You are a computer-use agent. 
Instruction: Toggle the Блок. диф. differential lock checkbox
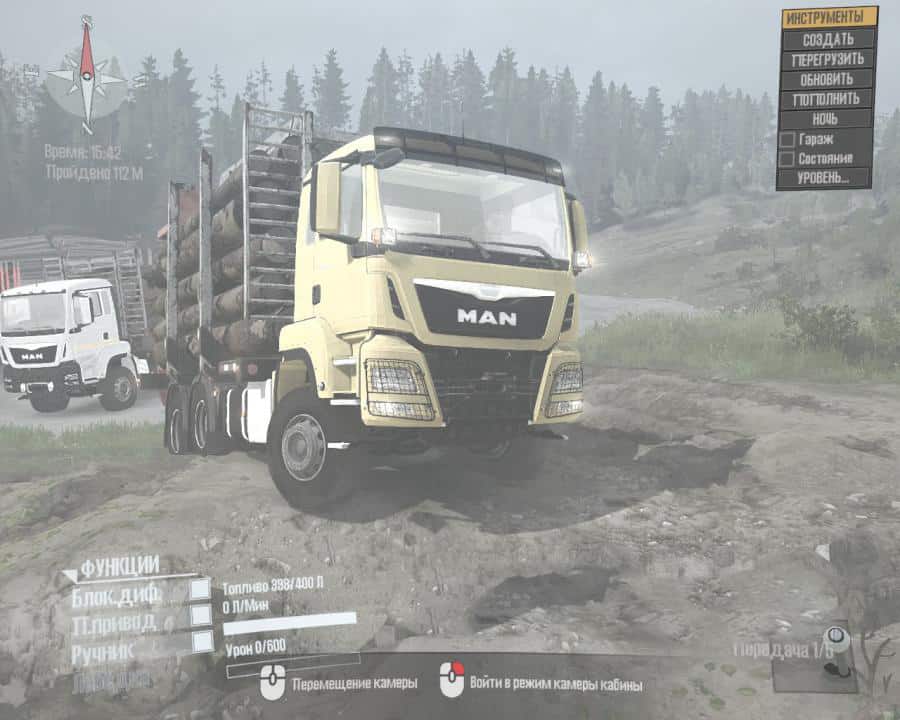pos(201,589)
